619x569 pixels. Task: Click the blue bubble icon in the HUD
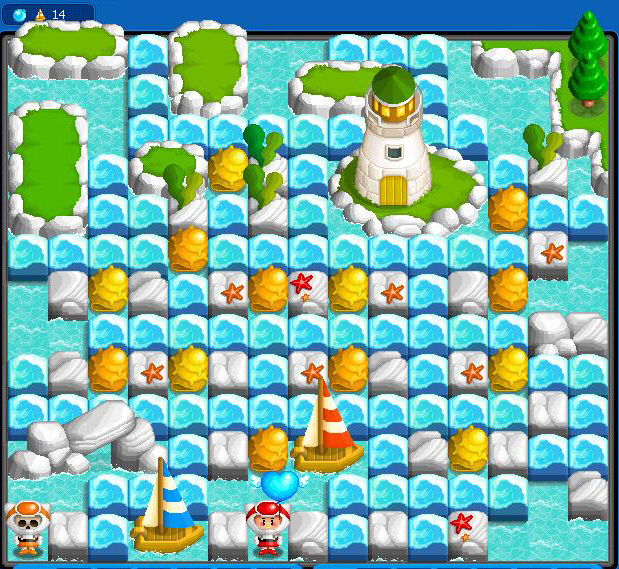[x=19, y=14]
